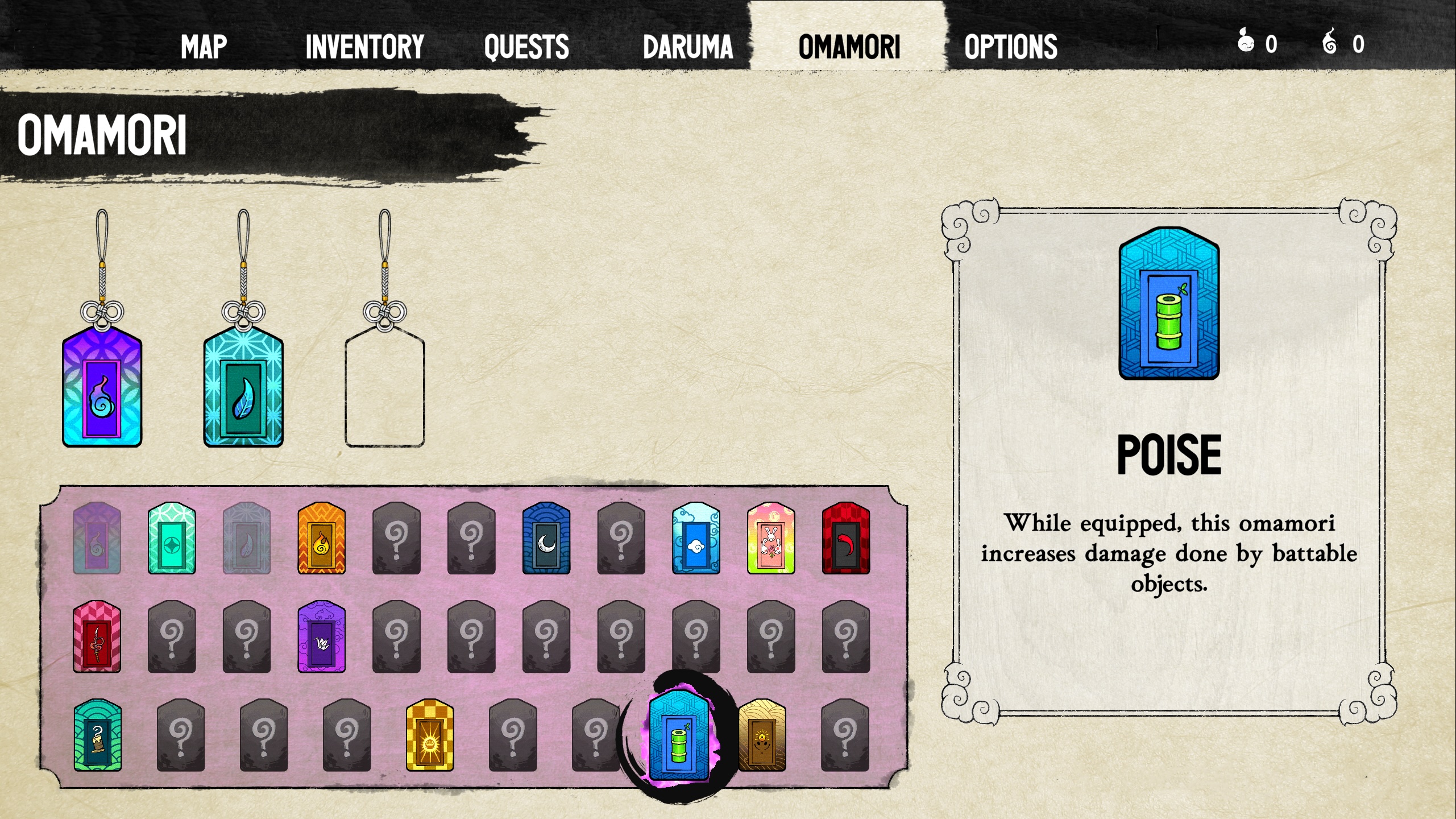
Task: Switch to the Map tab
Action: coord(204,46)
